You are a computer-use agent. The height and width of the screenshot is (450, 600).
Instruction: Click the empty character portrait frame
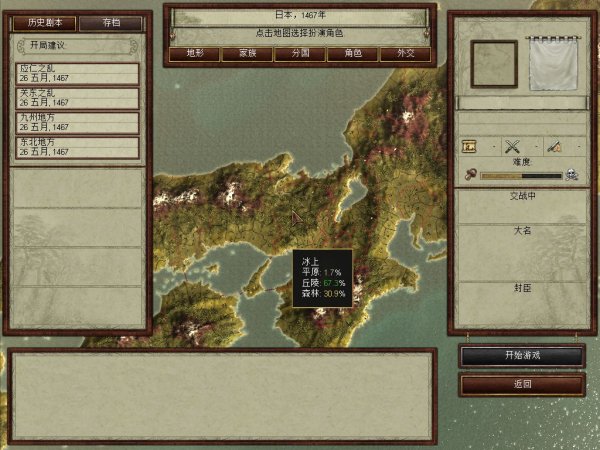click(x=494, y=64)
